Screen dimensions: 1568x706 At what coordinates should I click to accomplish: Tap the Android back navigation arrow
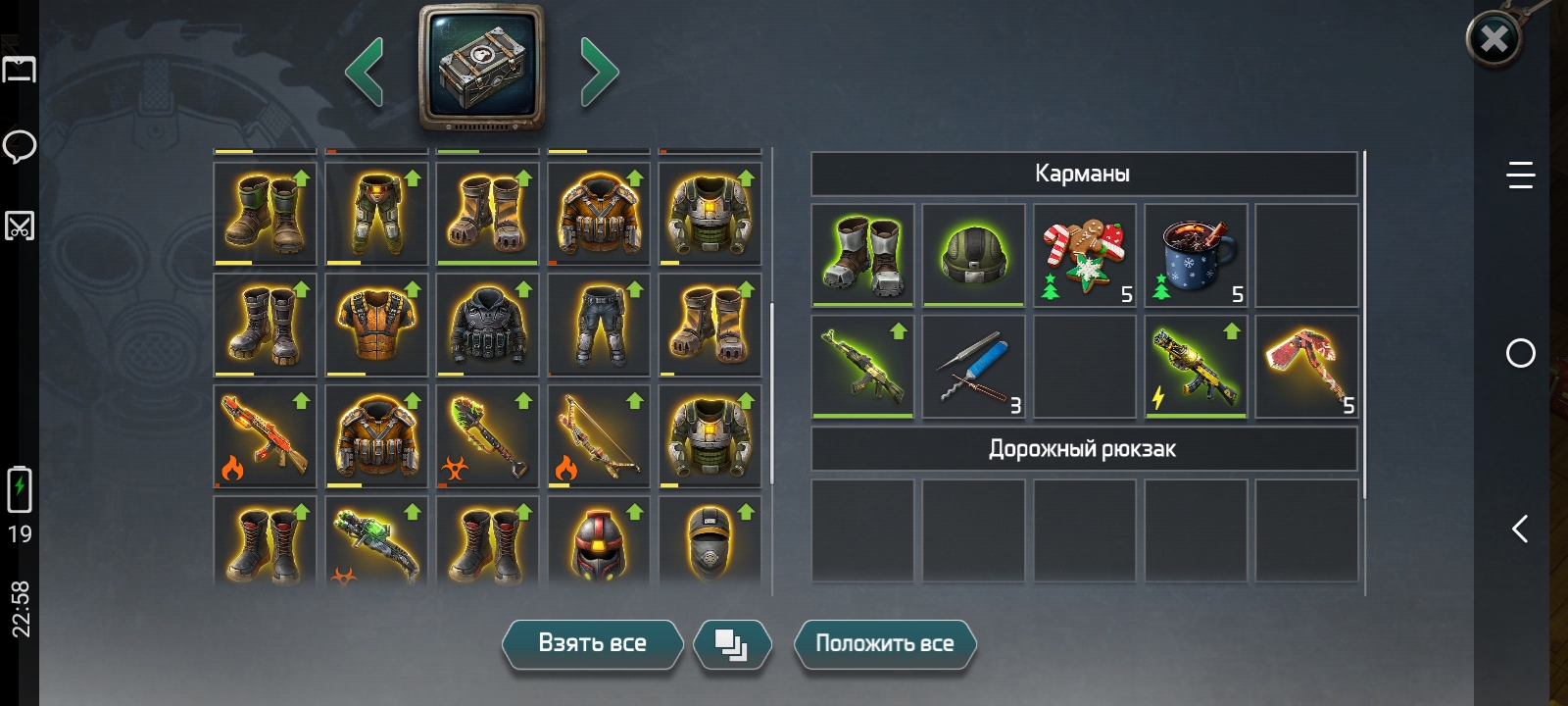(x=1520, y=529)
